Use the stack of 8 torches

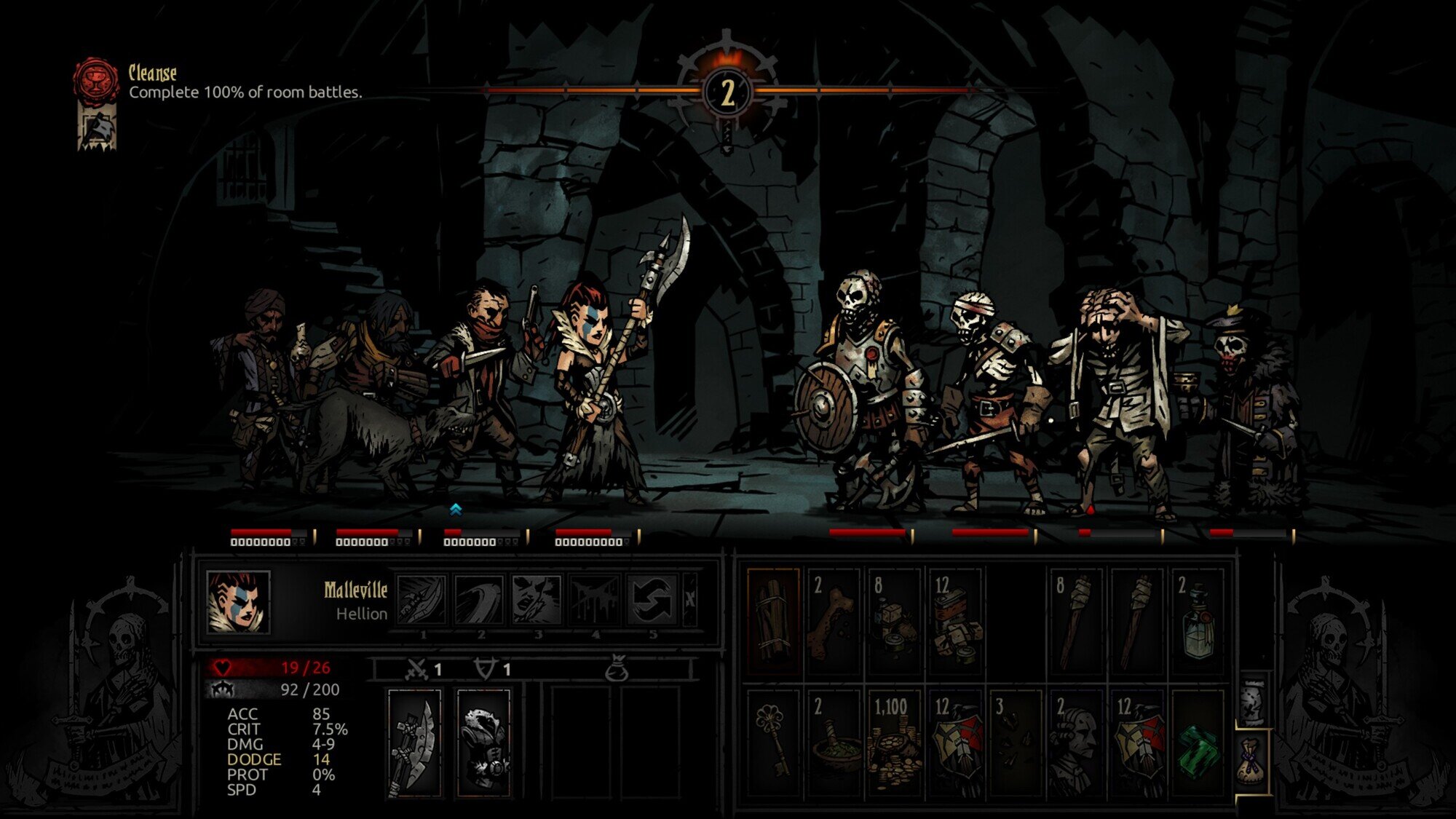(x=1076, y=620)
